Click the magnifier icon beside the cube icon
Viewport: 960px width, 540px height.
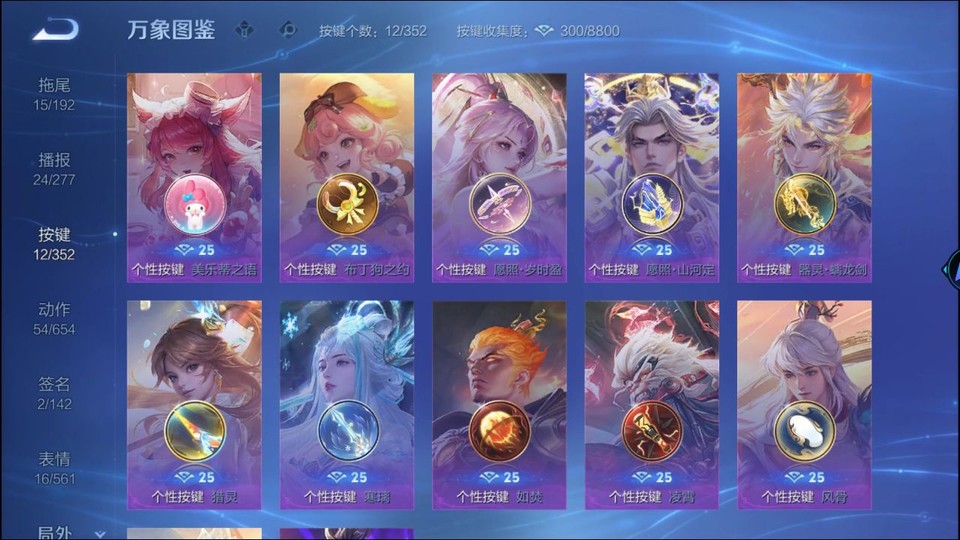tap(288, 30)
